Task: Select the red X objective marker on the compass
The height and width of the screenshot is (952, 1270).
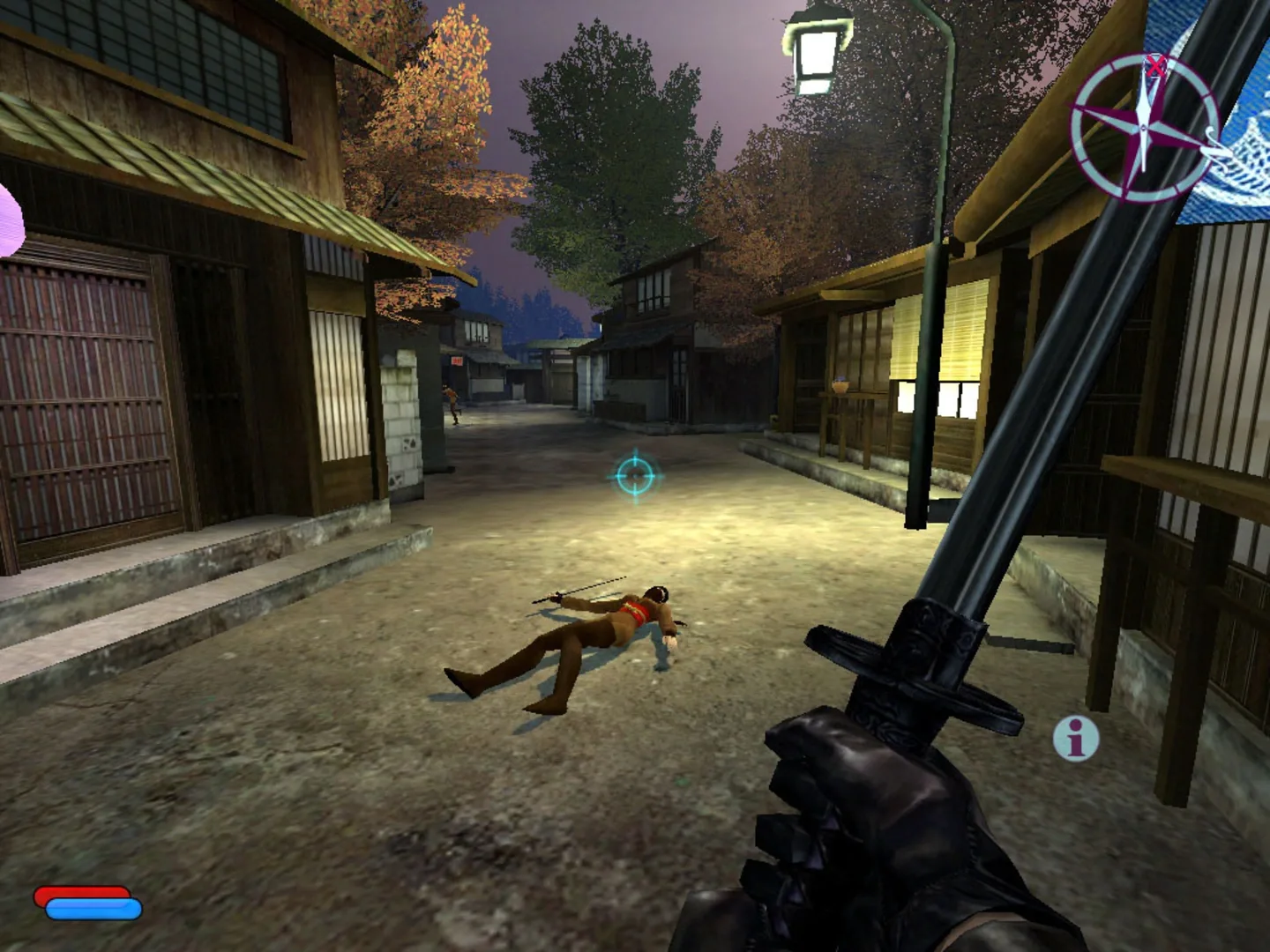Action: (1154, 66)
